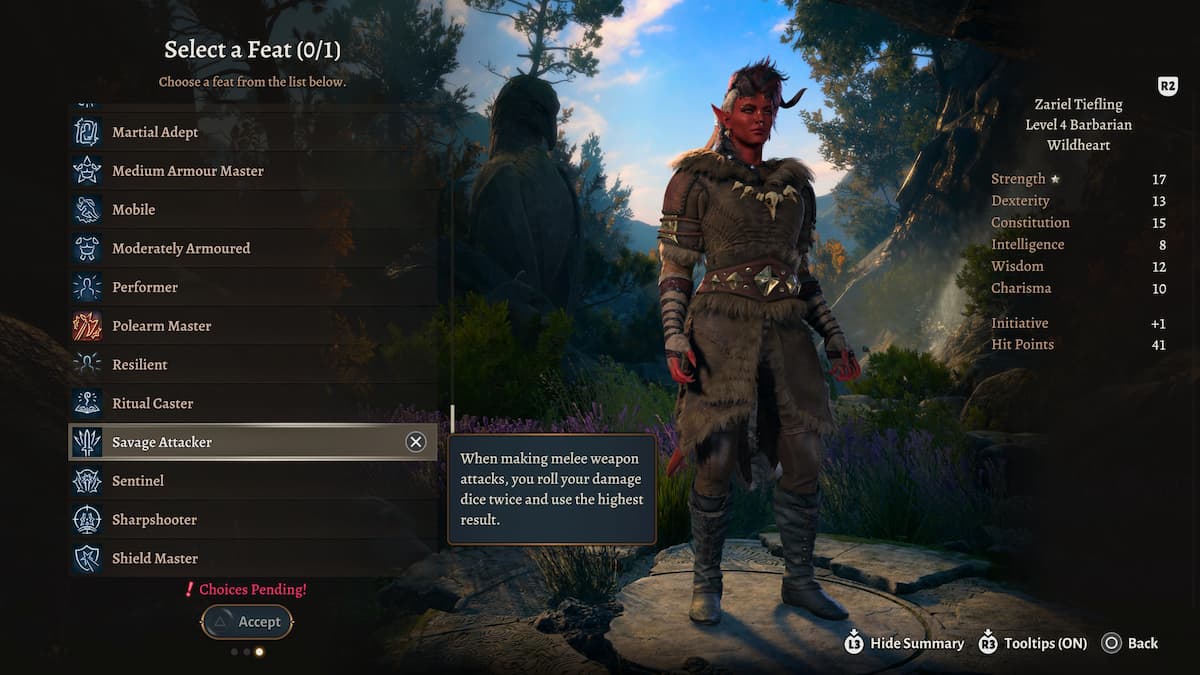The image size is (1200, 675).
Task: Hide the character summary panel
Action: pyautogui.click(x=905, y=643)
